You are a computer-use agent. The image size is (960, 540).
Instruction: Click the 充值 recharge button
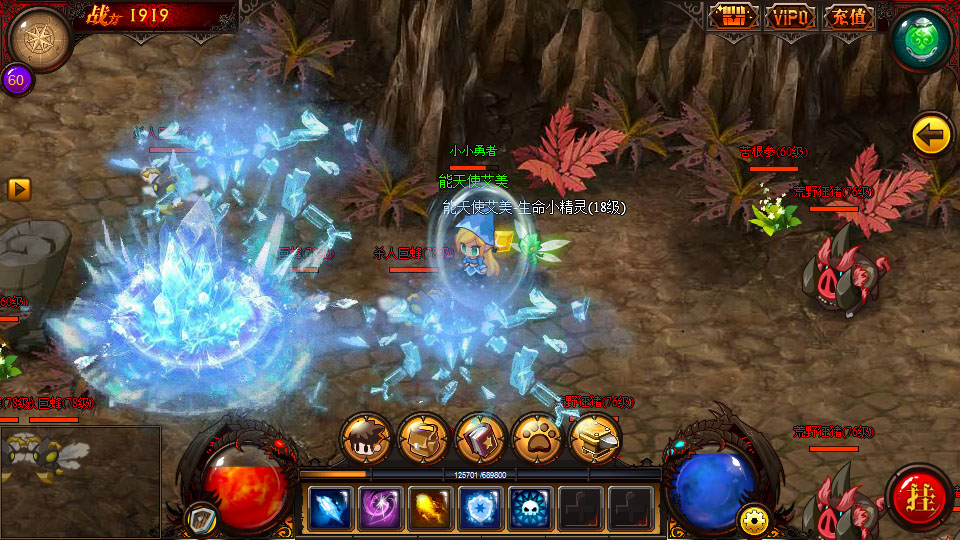pos(848,17)
